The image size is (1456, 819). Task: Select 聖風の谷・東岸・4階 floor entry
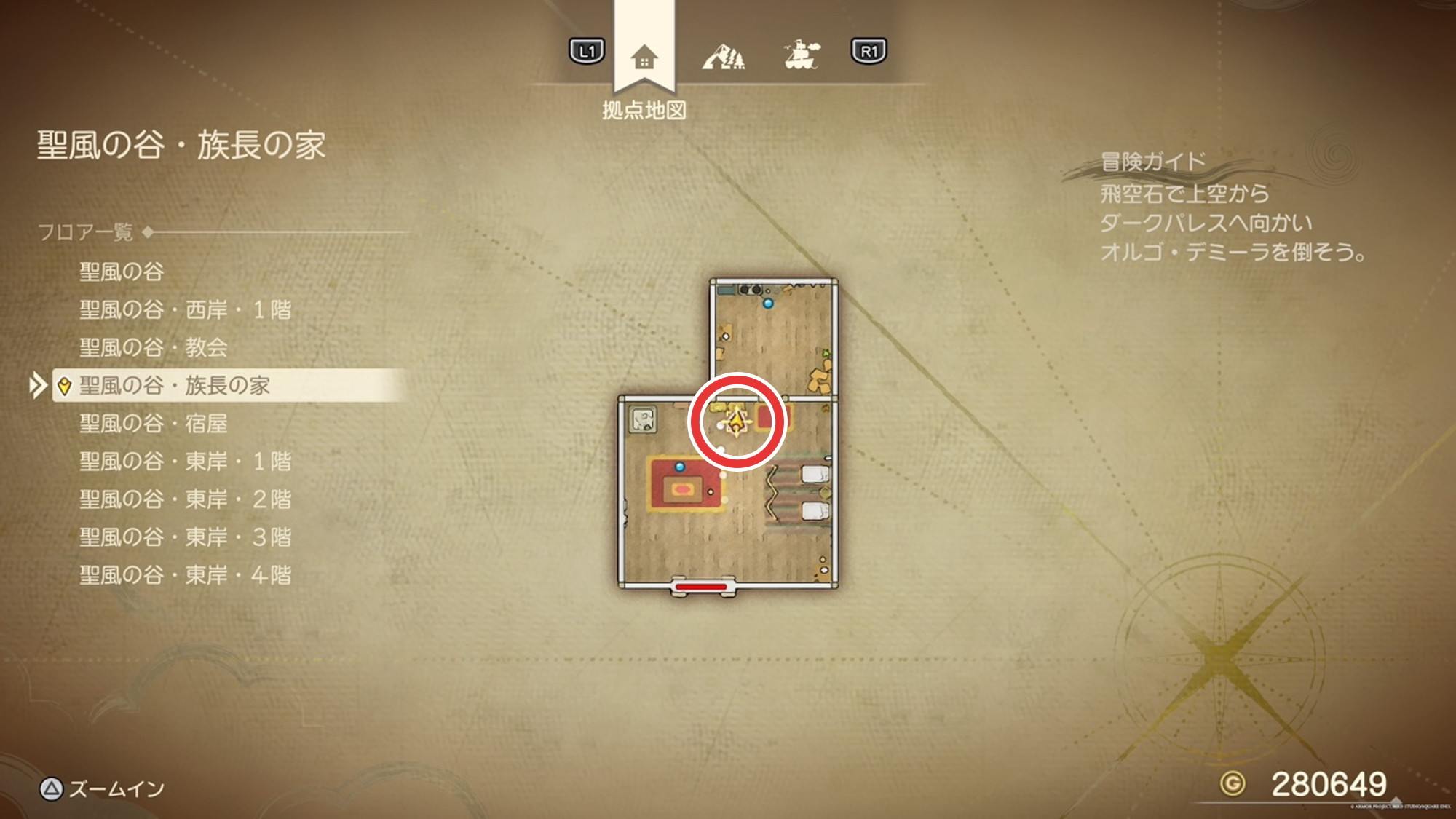pos(185,575)
